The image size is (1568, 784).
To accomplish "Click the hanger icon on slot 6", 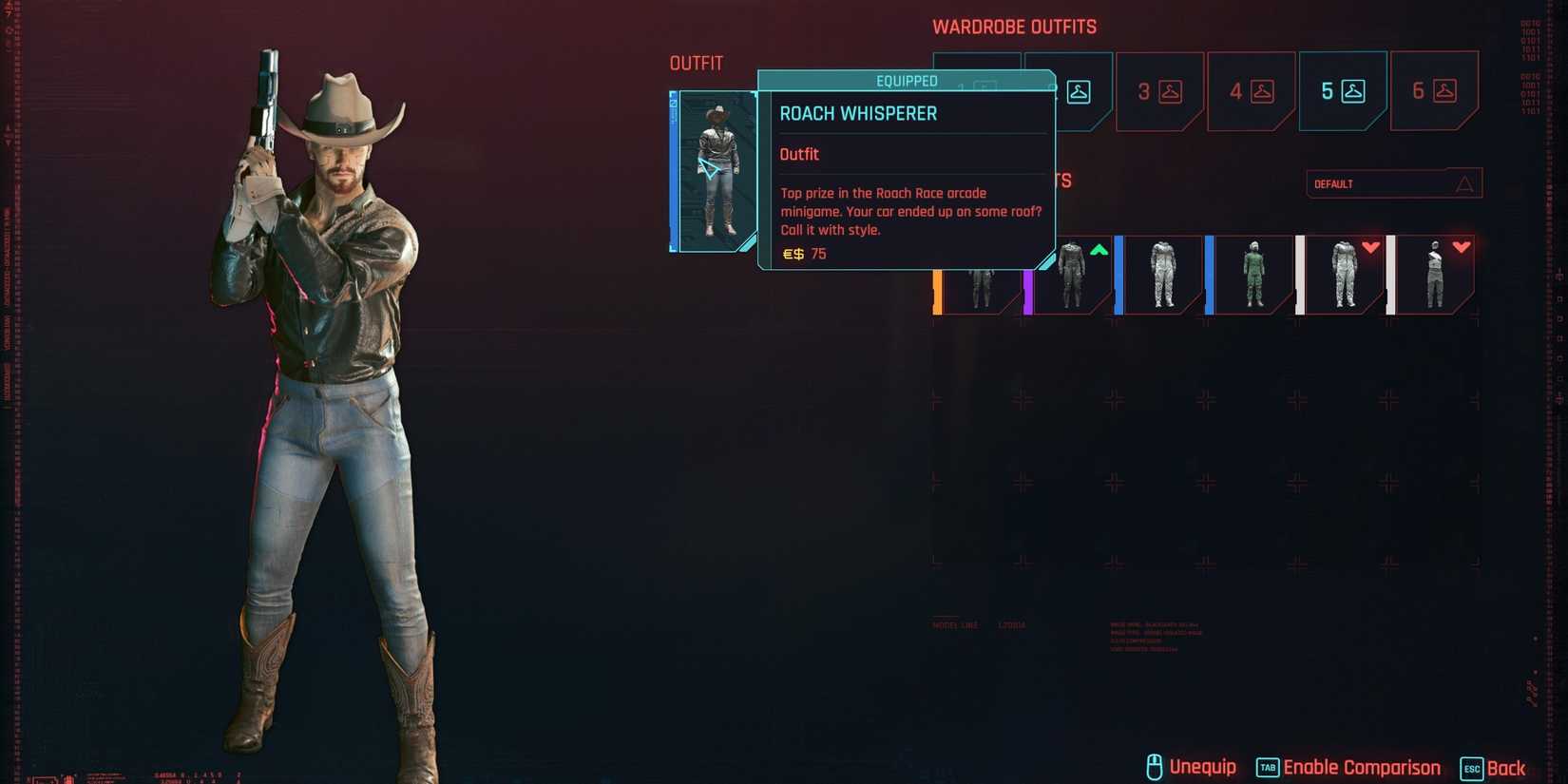I will pos(1445,92).
